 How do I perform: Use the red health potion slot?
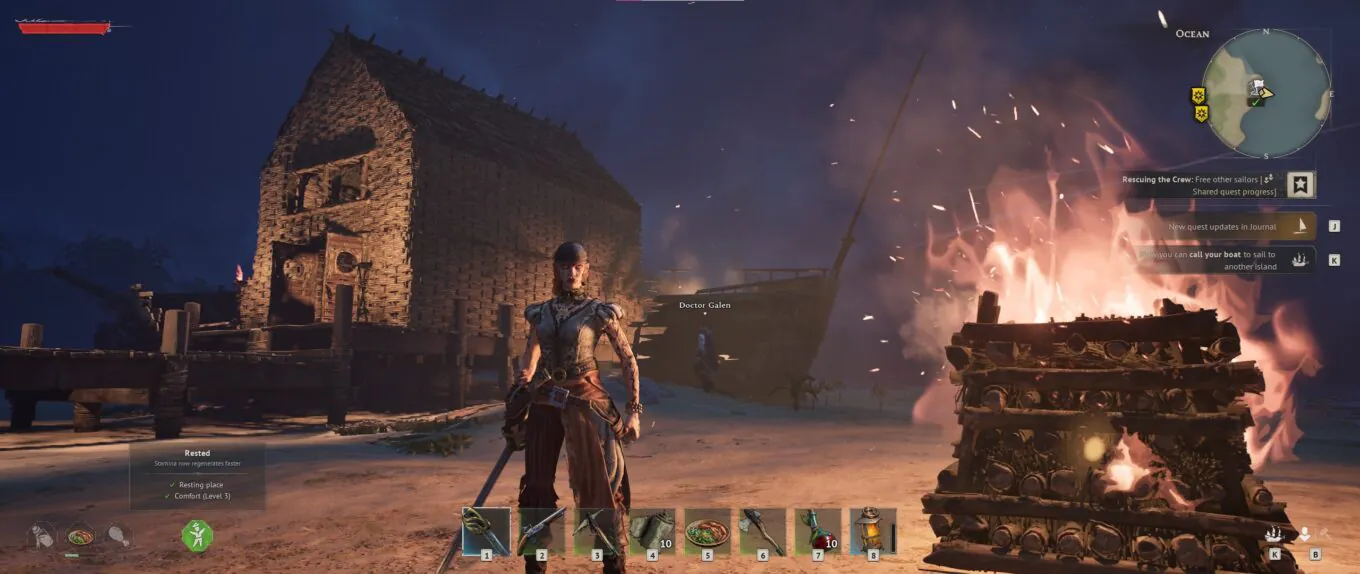pyautogui.click(x=818, y=531)
